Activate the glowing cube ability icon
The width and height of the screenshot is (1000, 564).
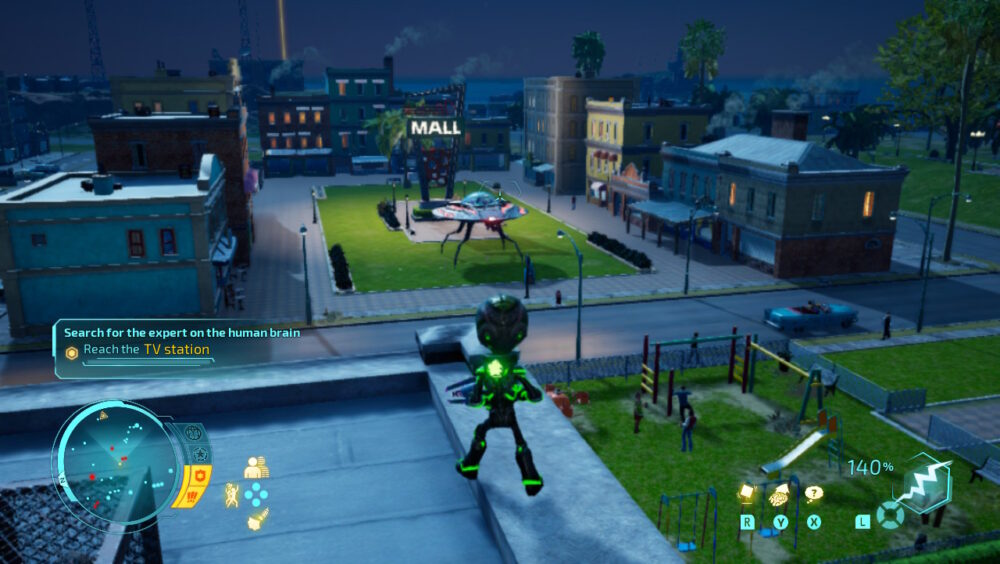(x=746, y=493)
